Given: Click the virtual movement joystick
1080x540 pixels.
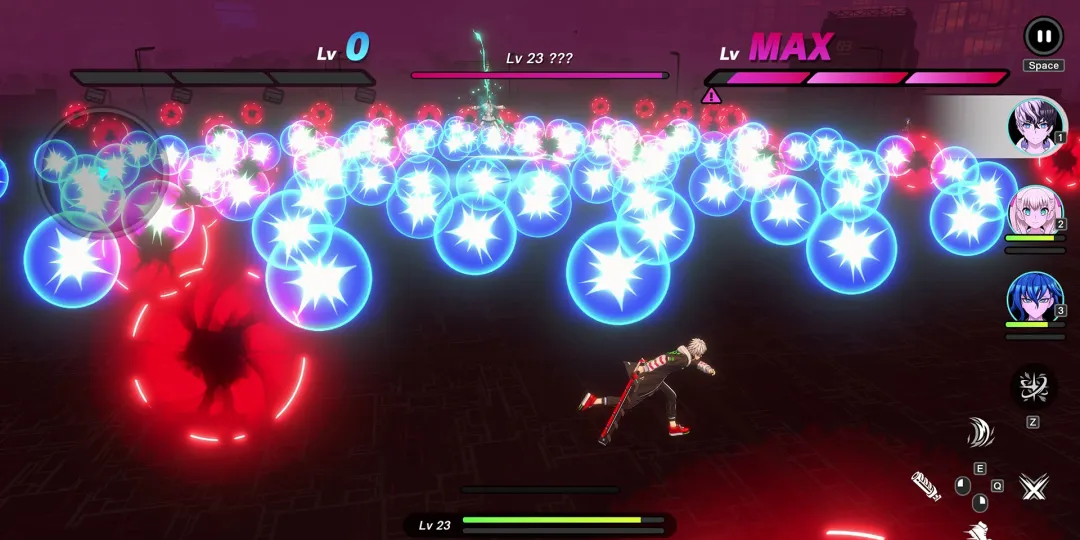Looking at the screenshot, I should pyautogui.click(x=100, y=173).
